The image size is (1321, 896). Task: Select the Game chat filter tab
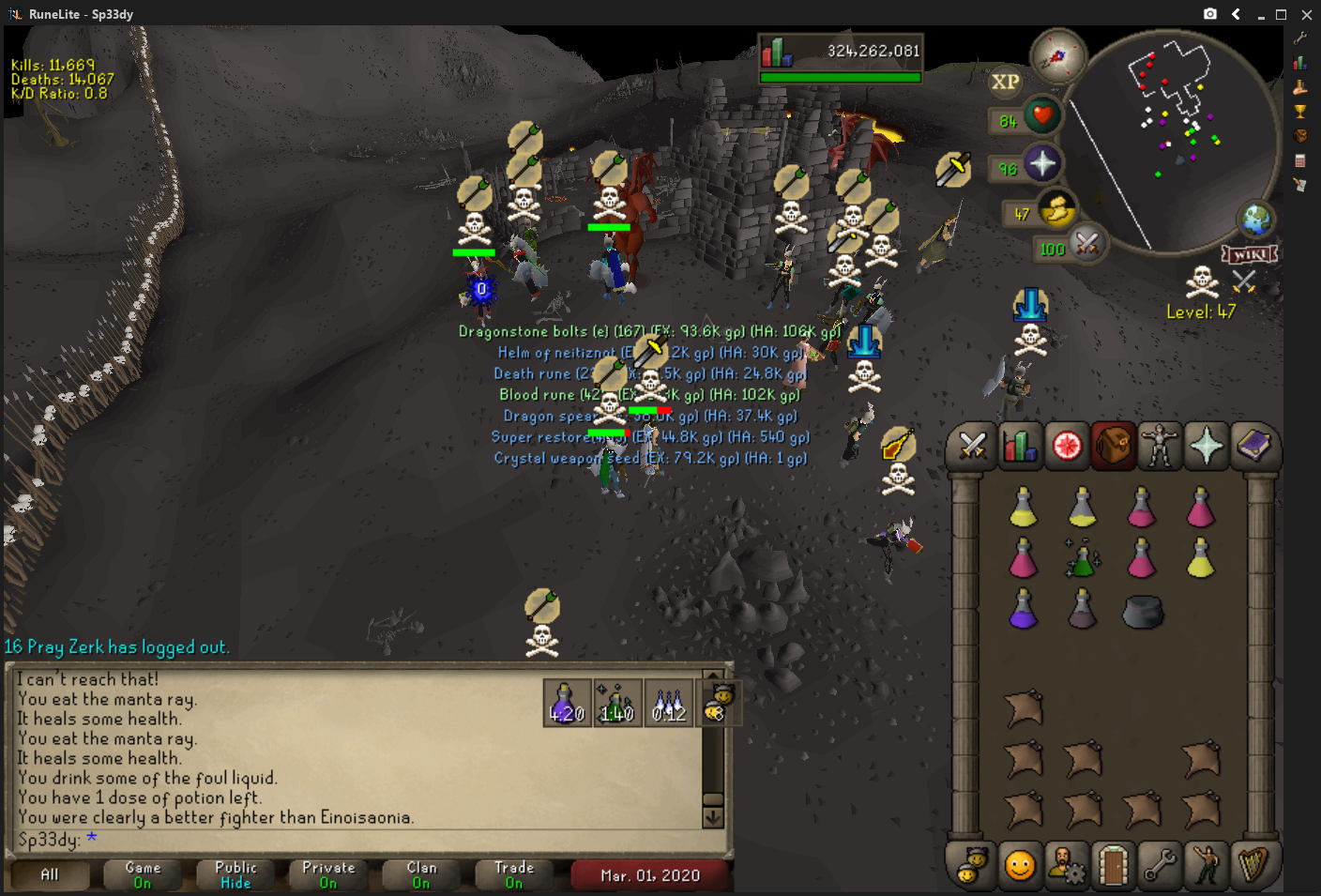143,874
